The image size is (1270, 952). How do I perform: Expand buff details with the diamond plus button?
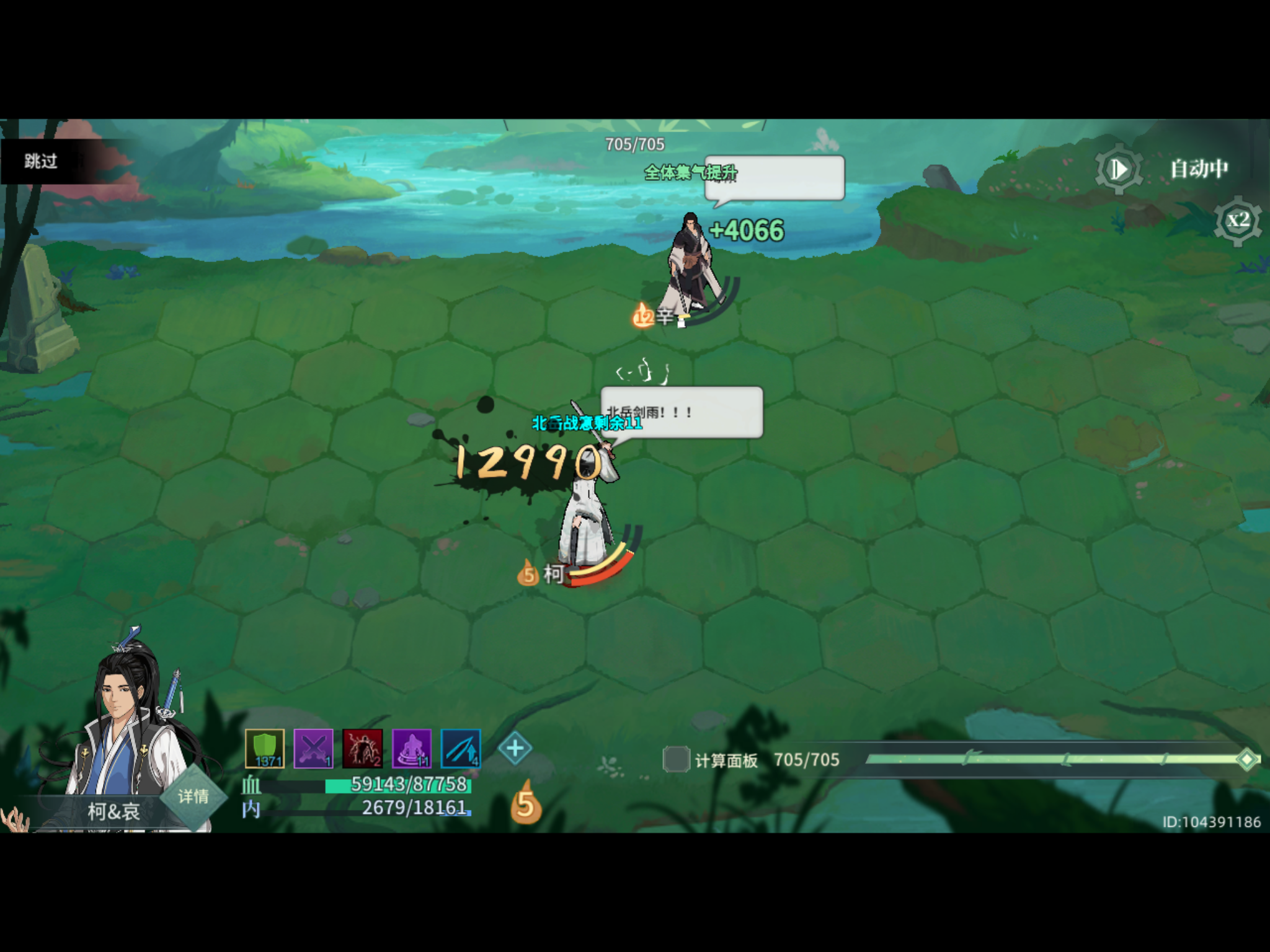point(515,748)
